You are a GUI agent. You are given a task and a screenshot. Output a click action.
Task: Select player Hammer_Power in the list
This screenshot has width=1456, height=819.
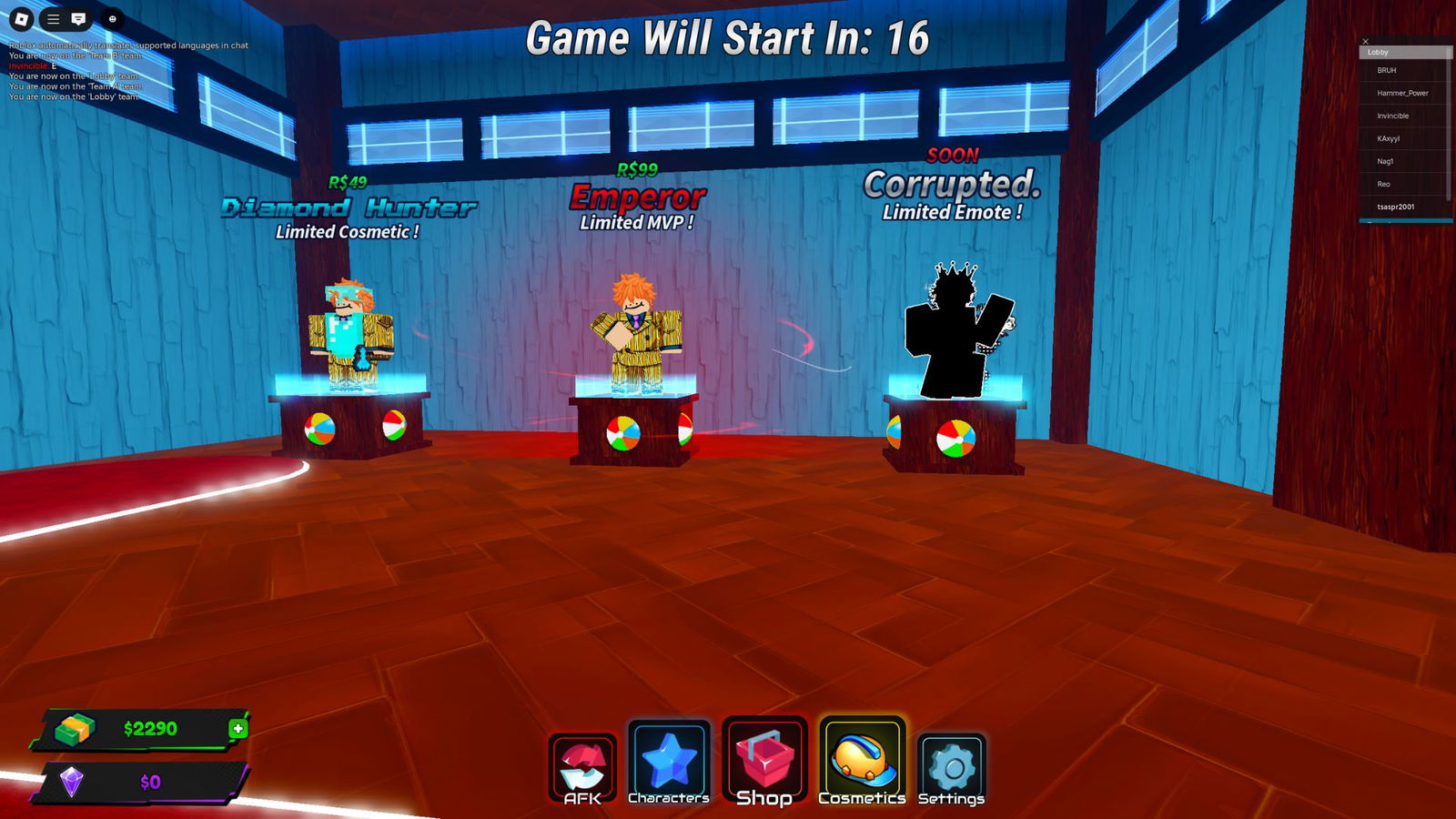pos(1401,94)
